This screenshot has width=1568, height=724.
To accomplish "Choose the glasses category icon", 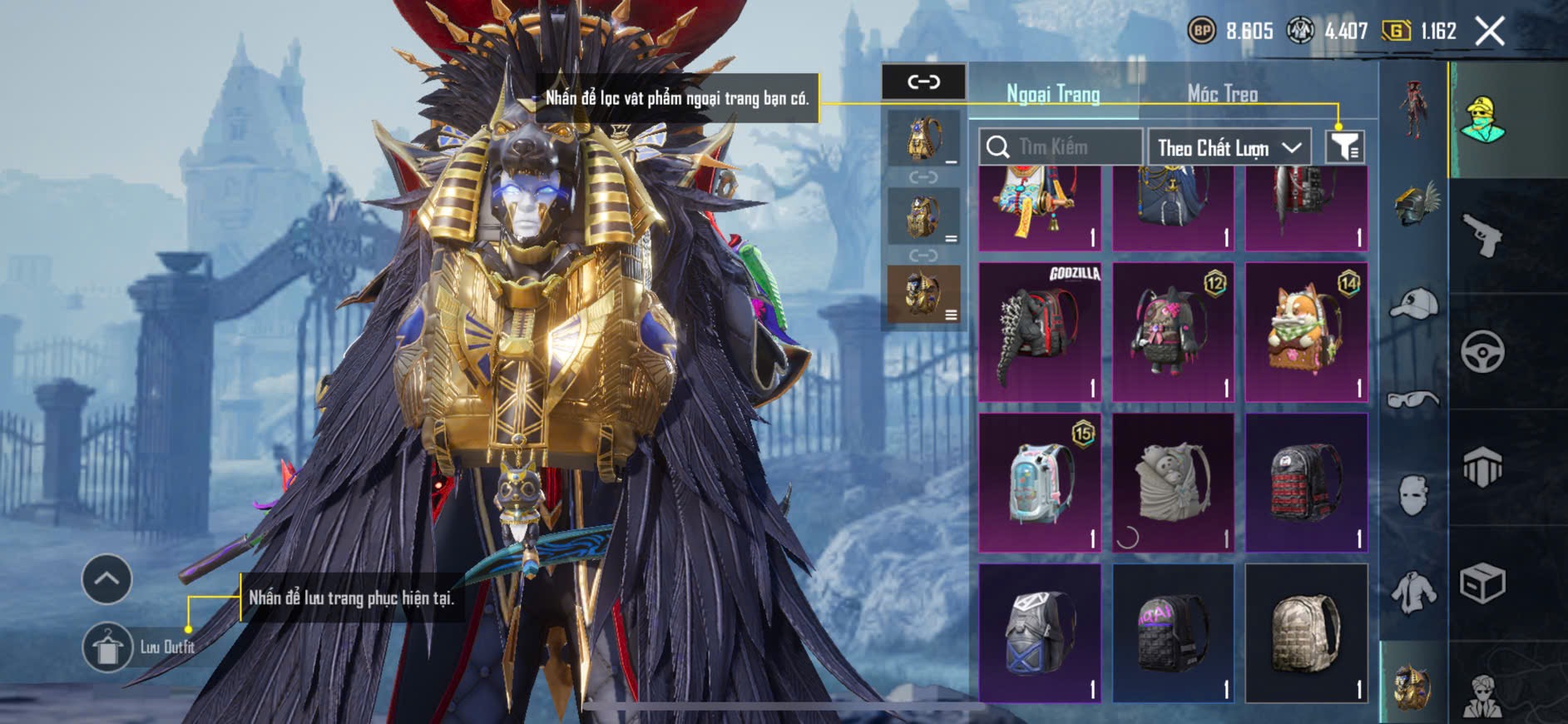I will coord(1414,399).
